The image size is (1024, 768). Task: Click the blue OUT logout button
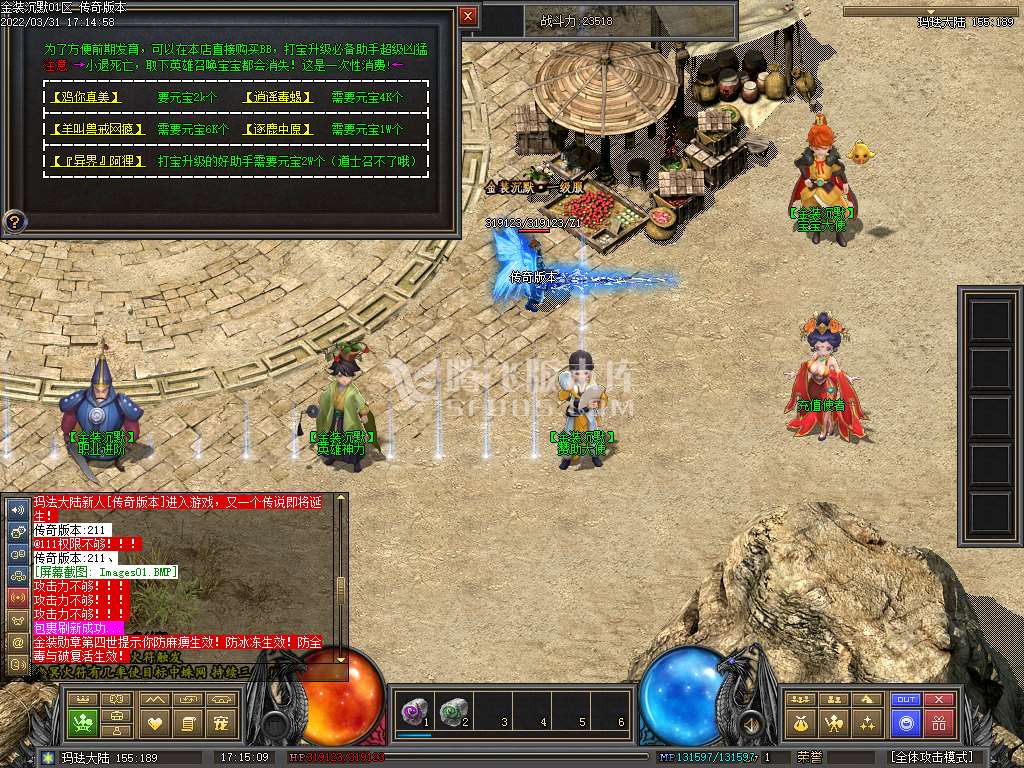[906, 700]
